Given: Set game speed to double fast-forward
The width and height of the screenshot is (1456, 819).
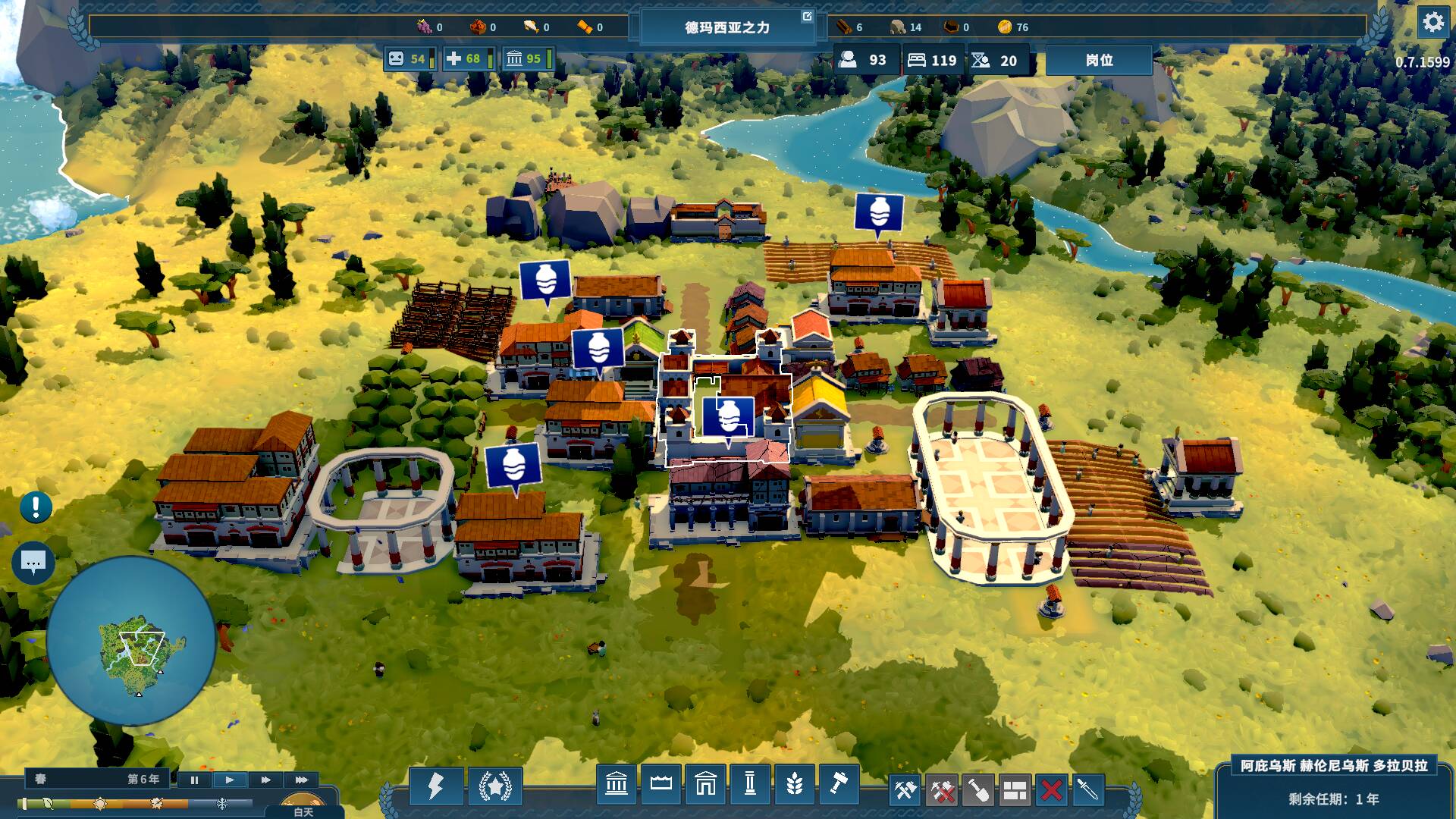Looking at the screenshot, I should tap(265, 780).
